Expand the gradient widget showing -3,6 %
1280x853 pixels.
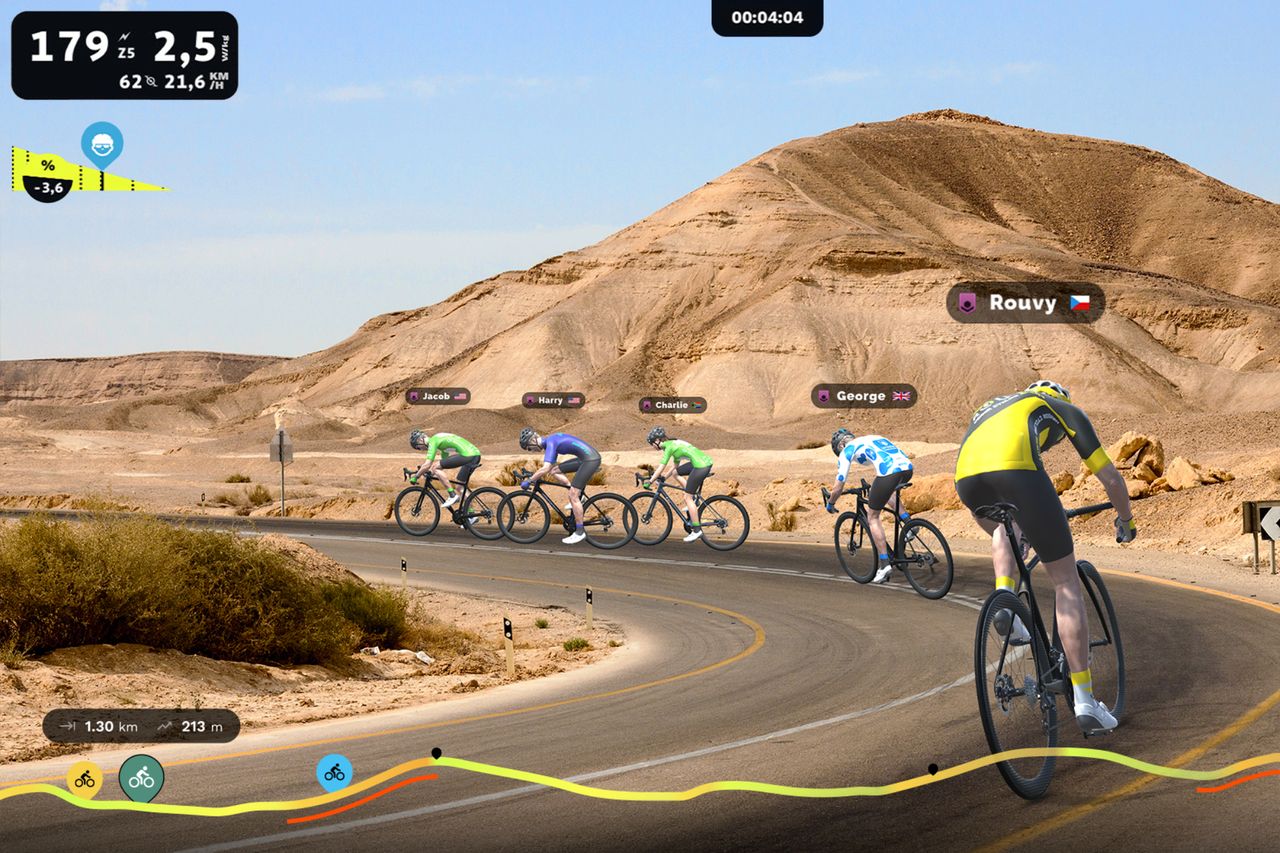(48, 188)
